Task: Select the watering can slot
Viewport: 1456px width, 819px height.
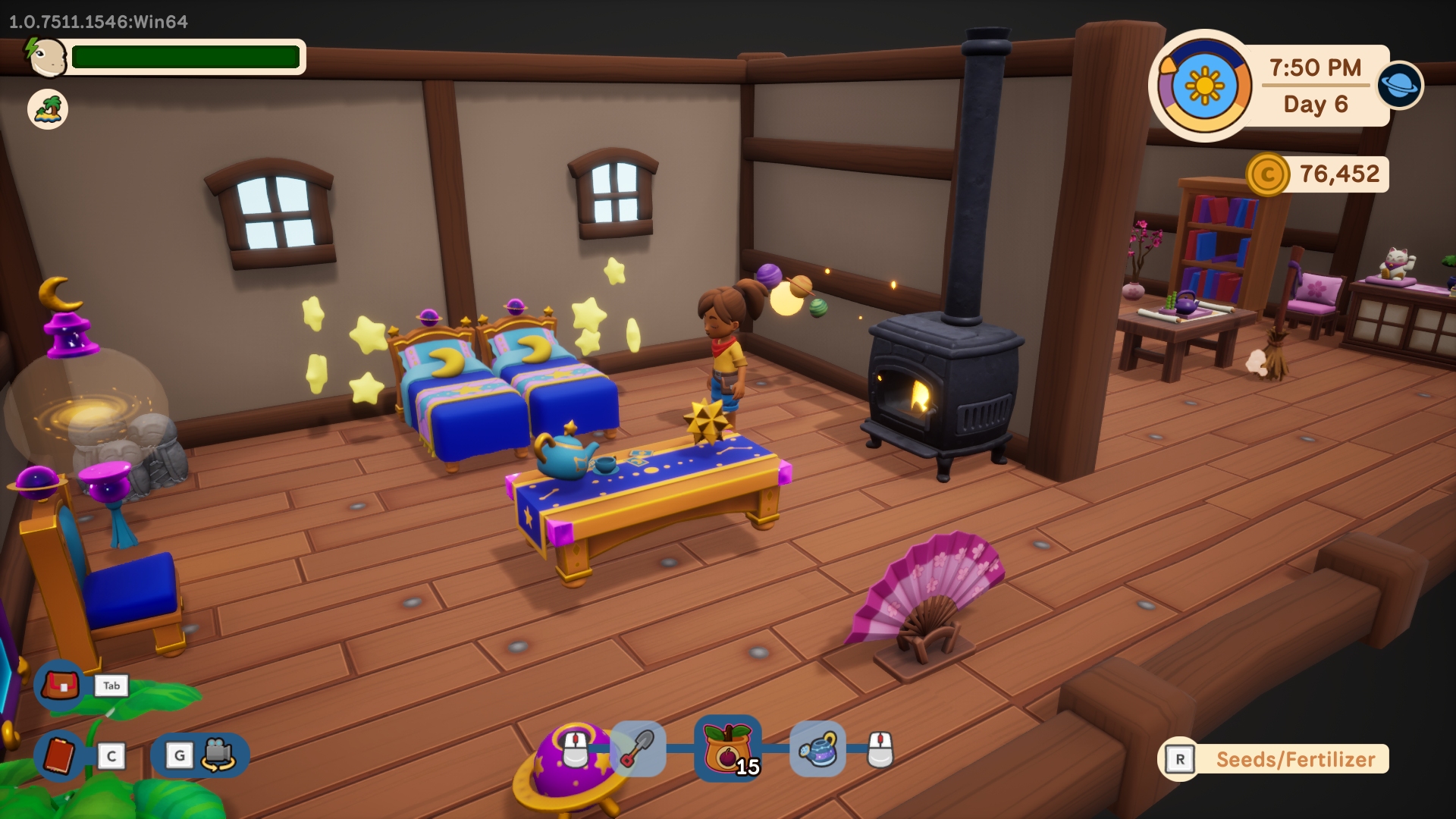Action: point(817,749)
